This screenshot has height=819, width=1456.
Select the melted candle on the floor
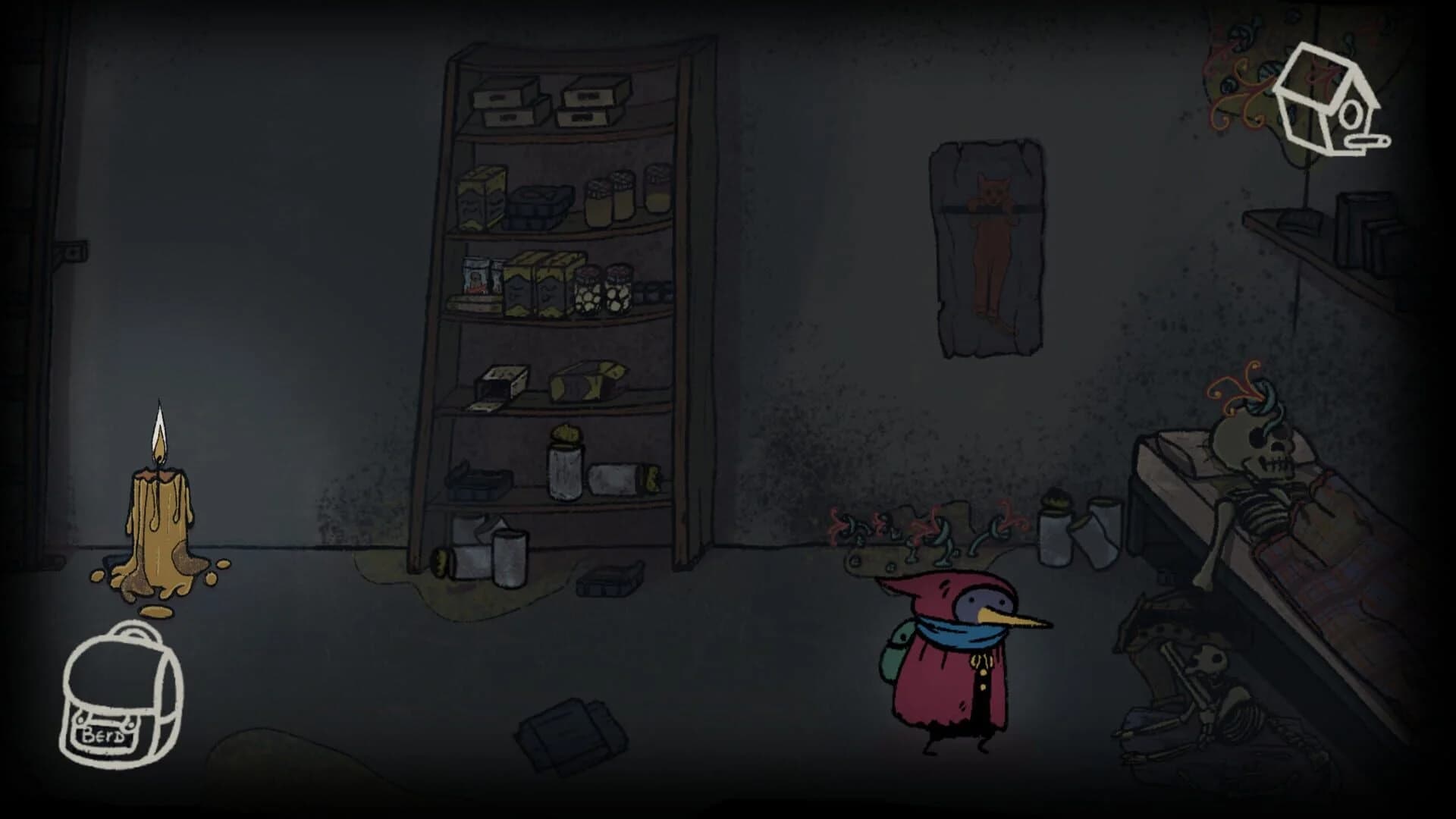pos(159,516)
